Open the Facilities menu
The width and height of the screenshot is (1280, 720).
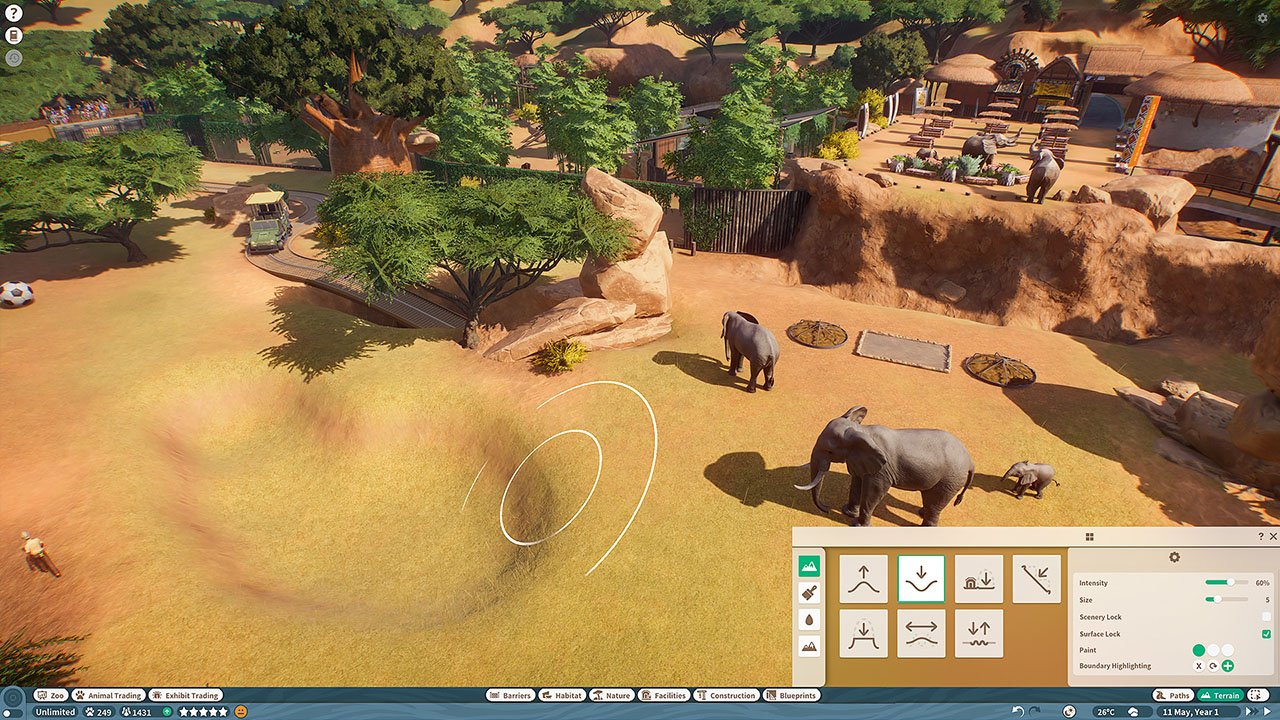pyautogui.click(x=664, y=695)
